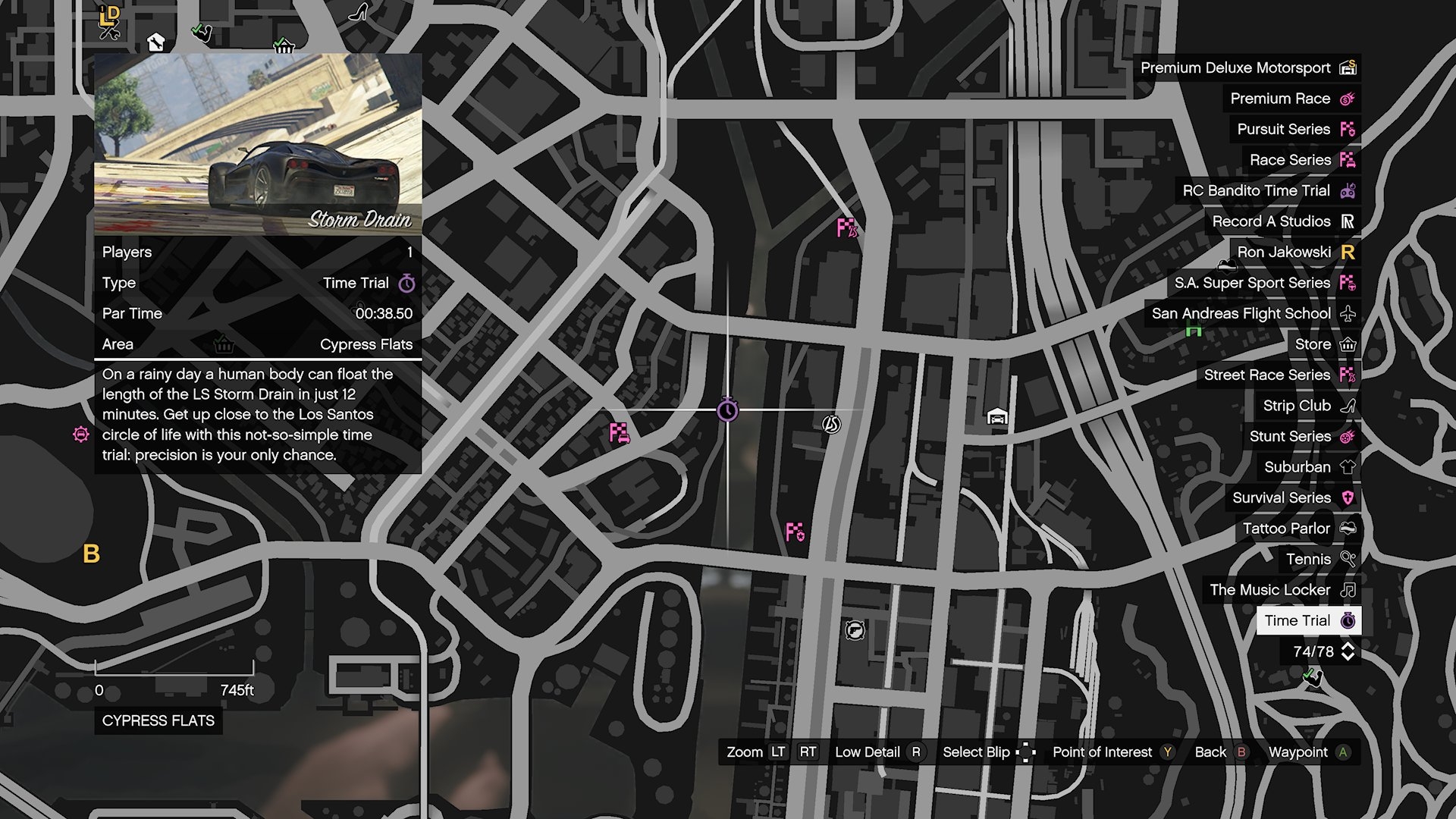Image resolution: width=1456 pixels, height=819 pixels.
Task: Choose S.A. Super Sport Series entry
Action: point(1263,283)
